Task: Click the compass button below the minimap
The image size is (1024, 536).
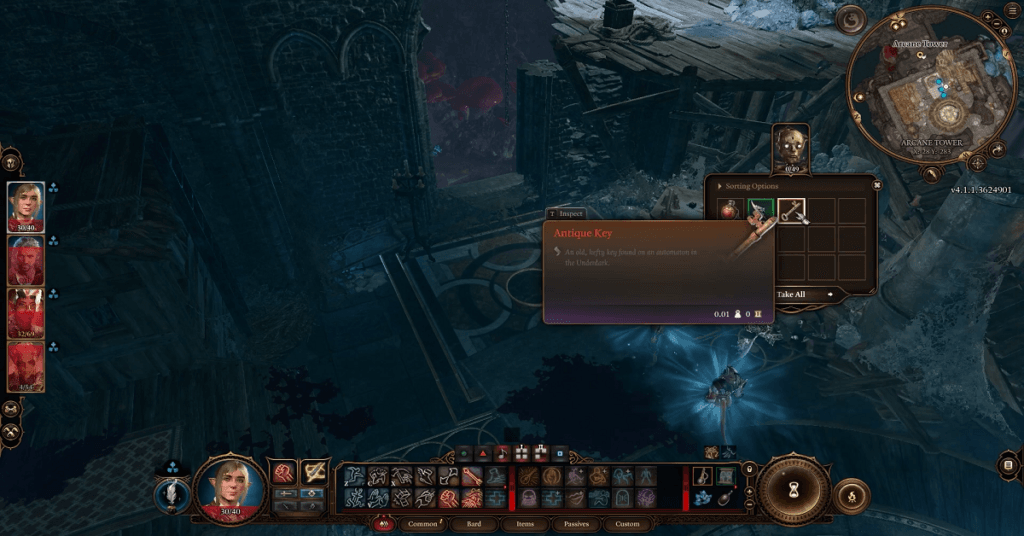Action: [977, 162]
